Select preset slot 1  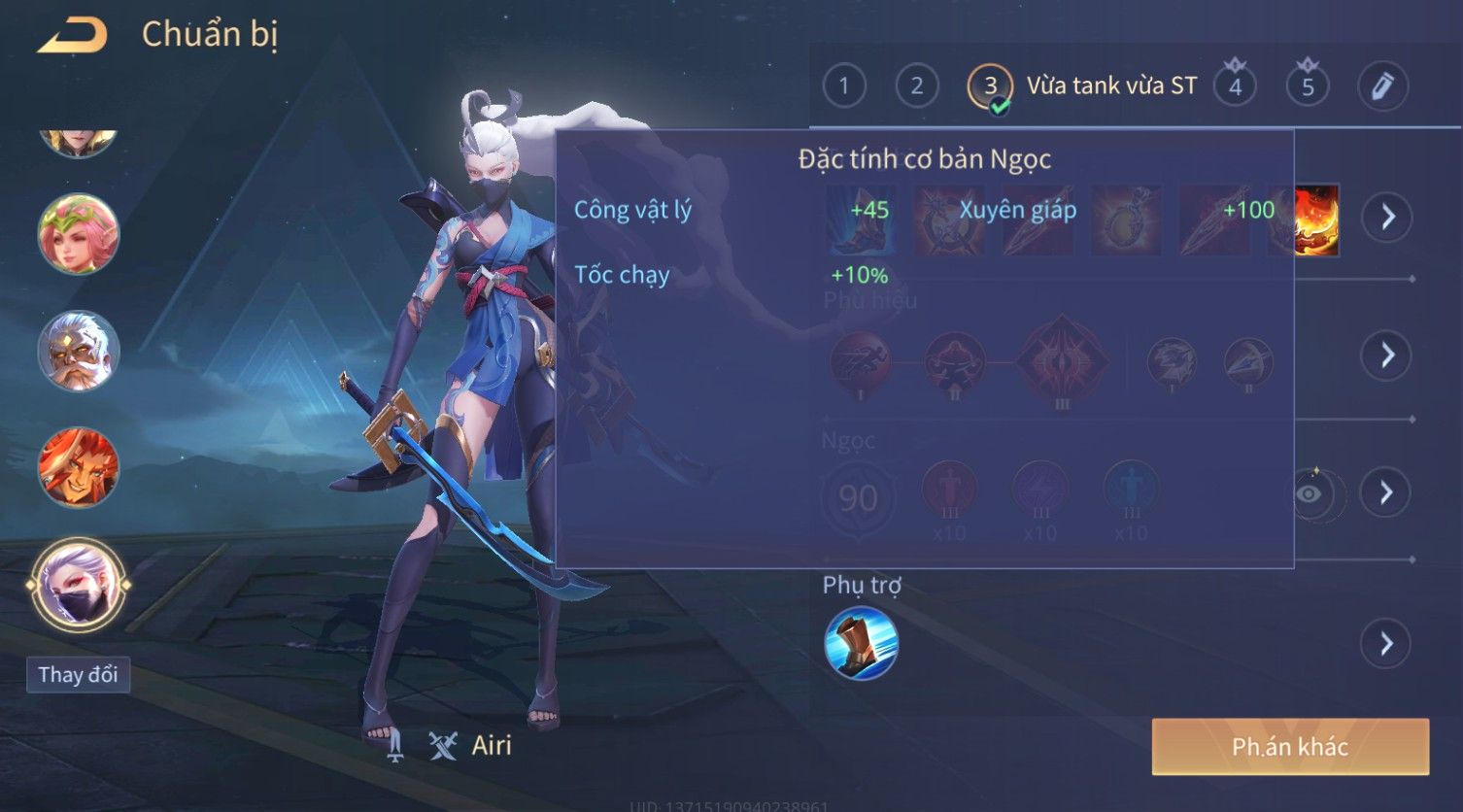pos(843,86)
